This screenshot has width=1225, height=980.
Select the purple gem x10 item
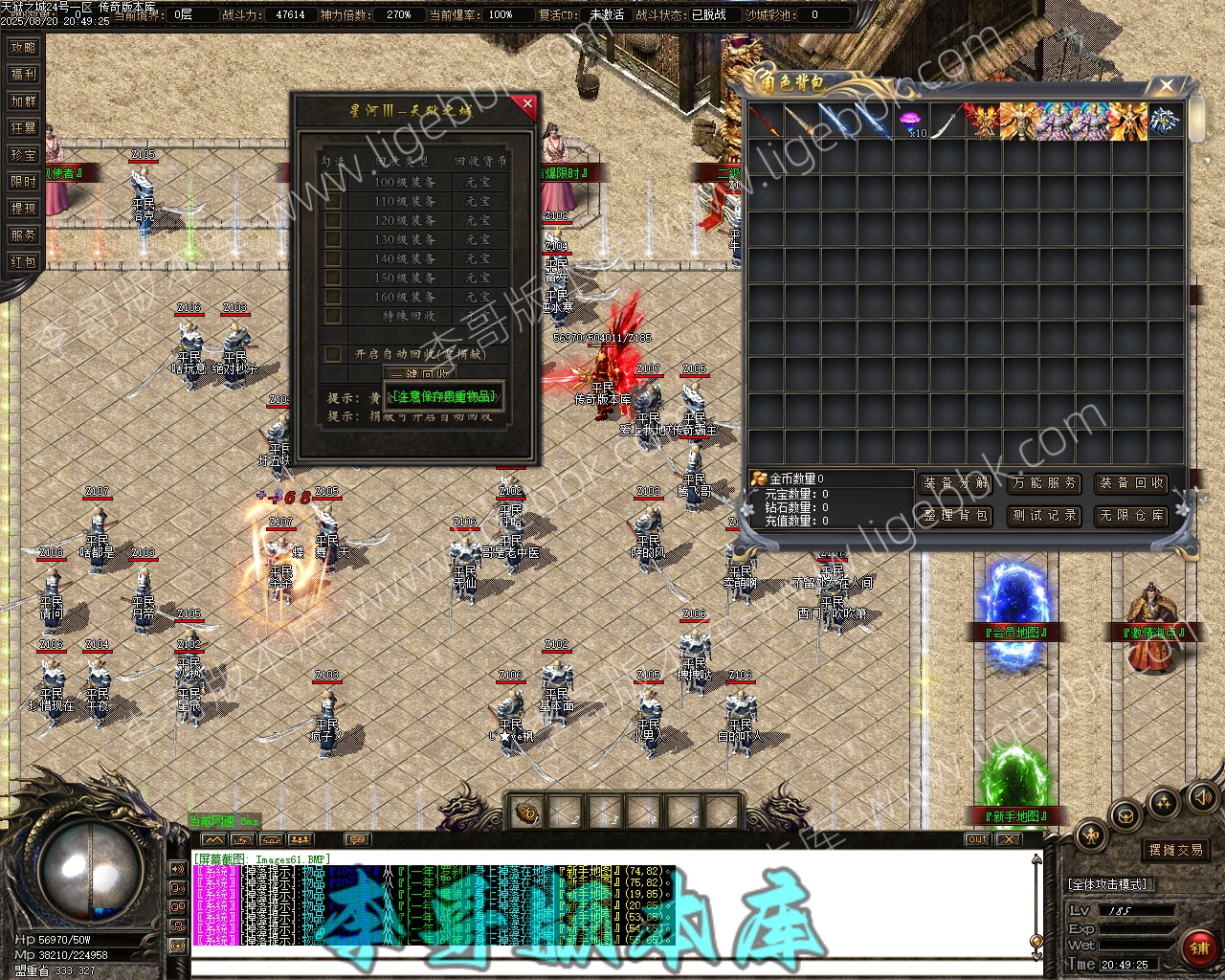tap(910, 122)
